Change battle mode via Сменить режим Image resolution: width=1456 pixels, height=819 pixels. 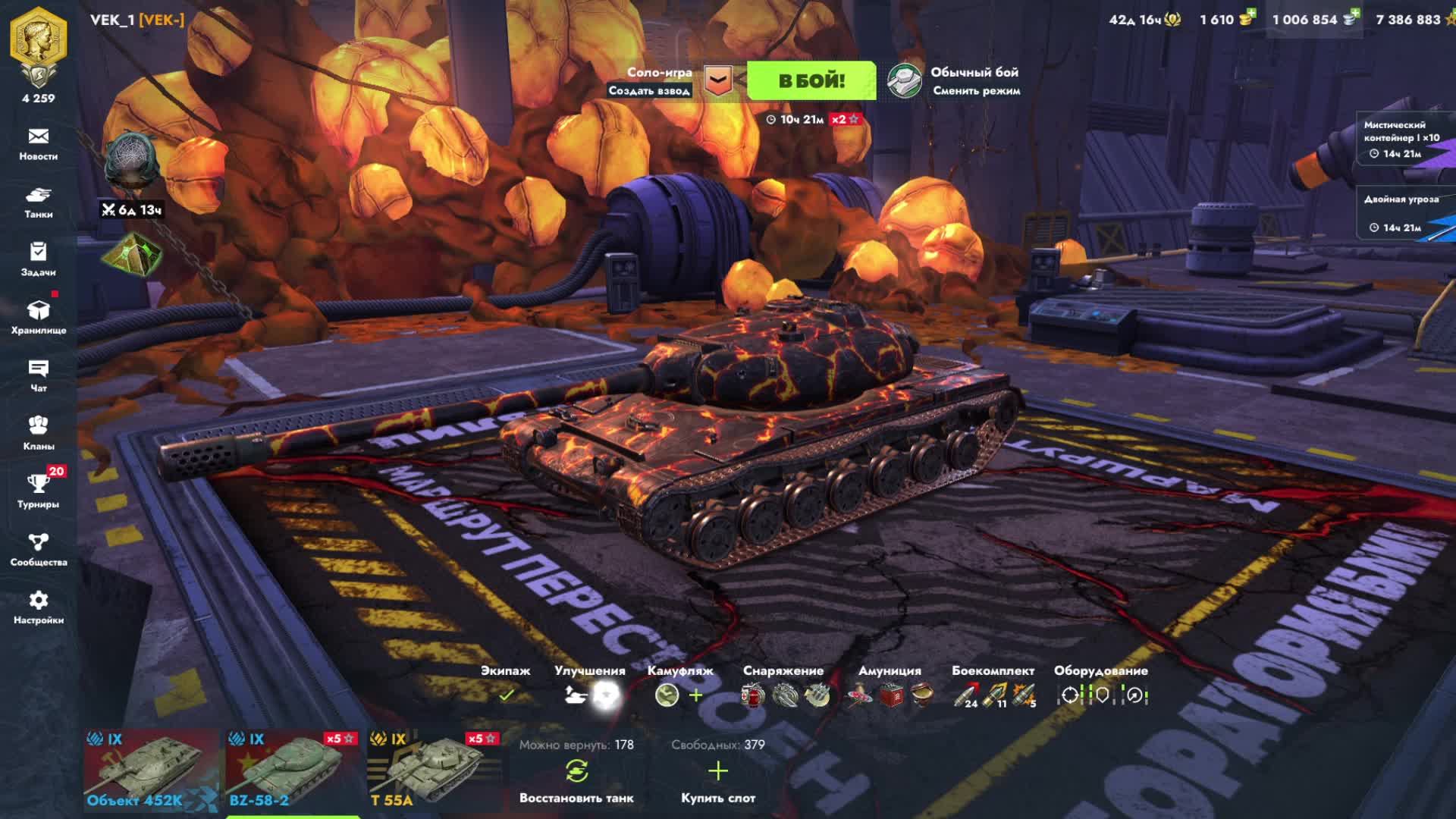[x=975, y=90]
